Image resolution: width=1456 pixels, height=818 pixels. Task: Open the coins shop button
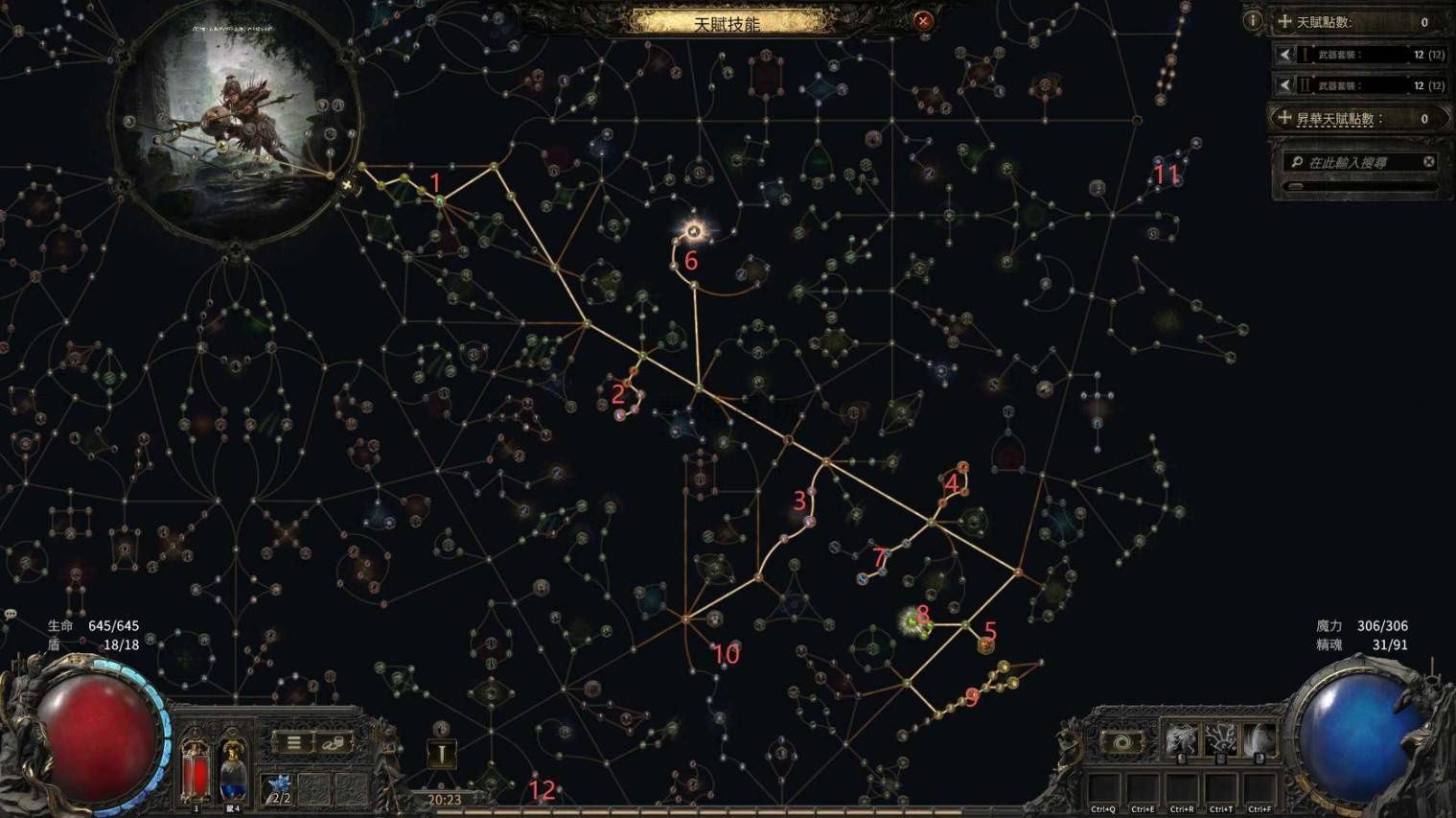(335, 742)
